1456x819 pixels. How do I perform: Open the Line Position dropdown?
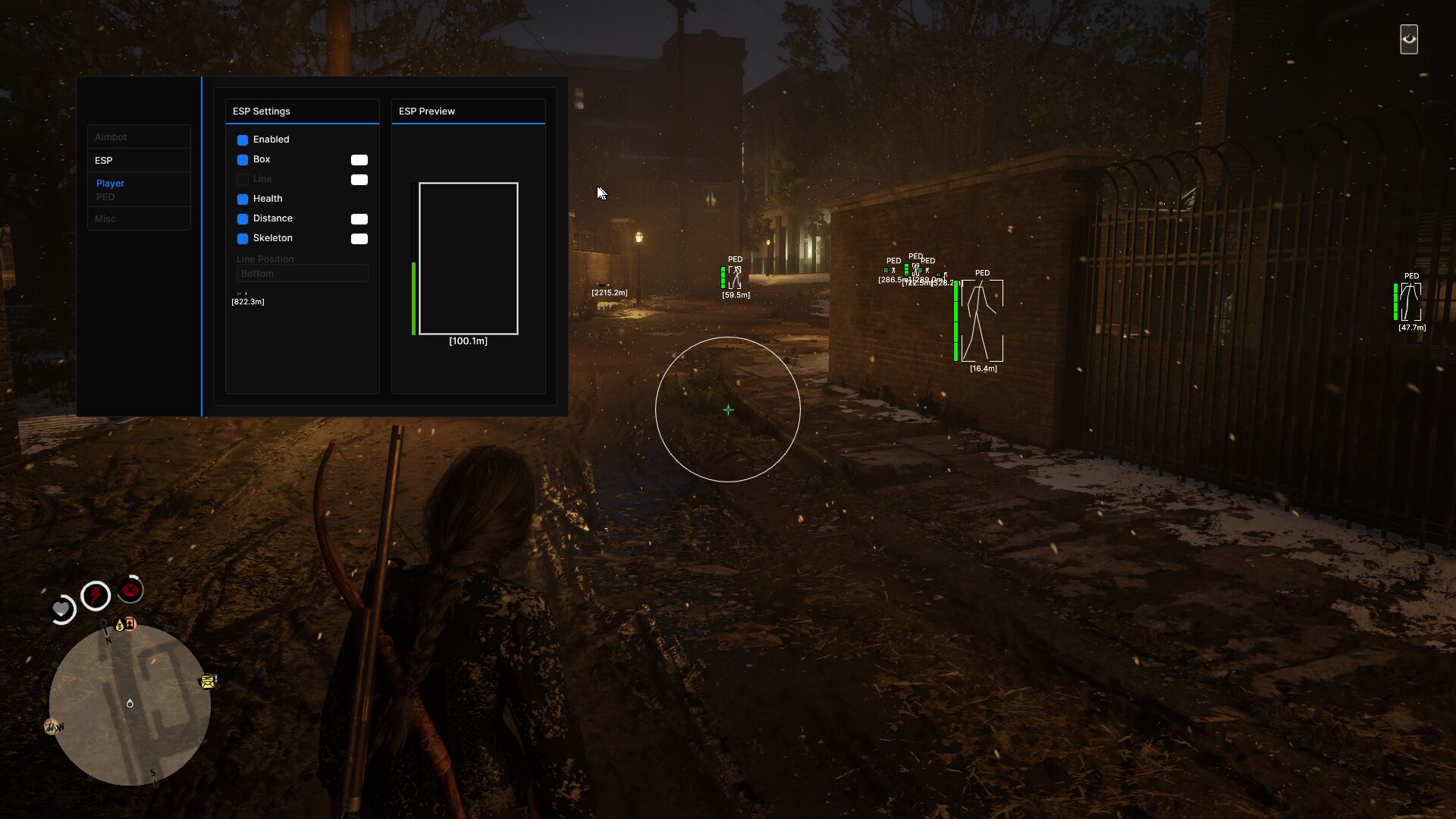[302, 274]
